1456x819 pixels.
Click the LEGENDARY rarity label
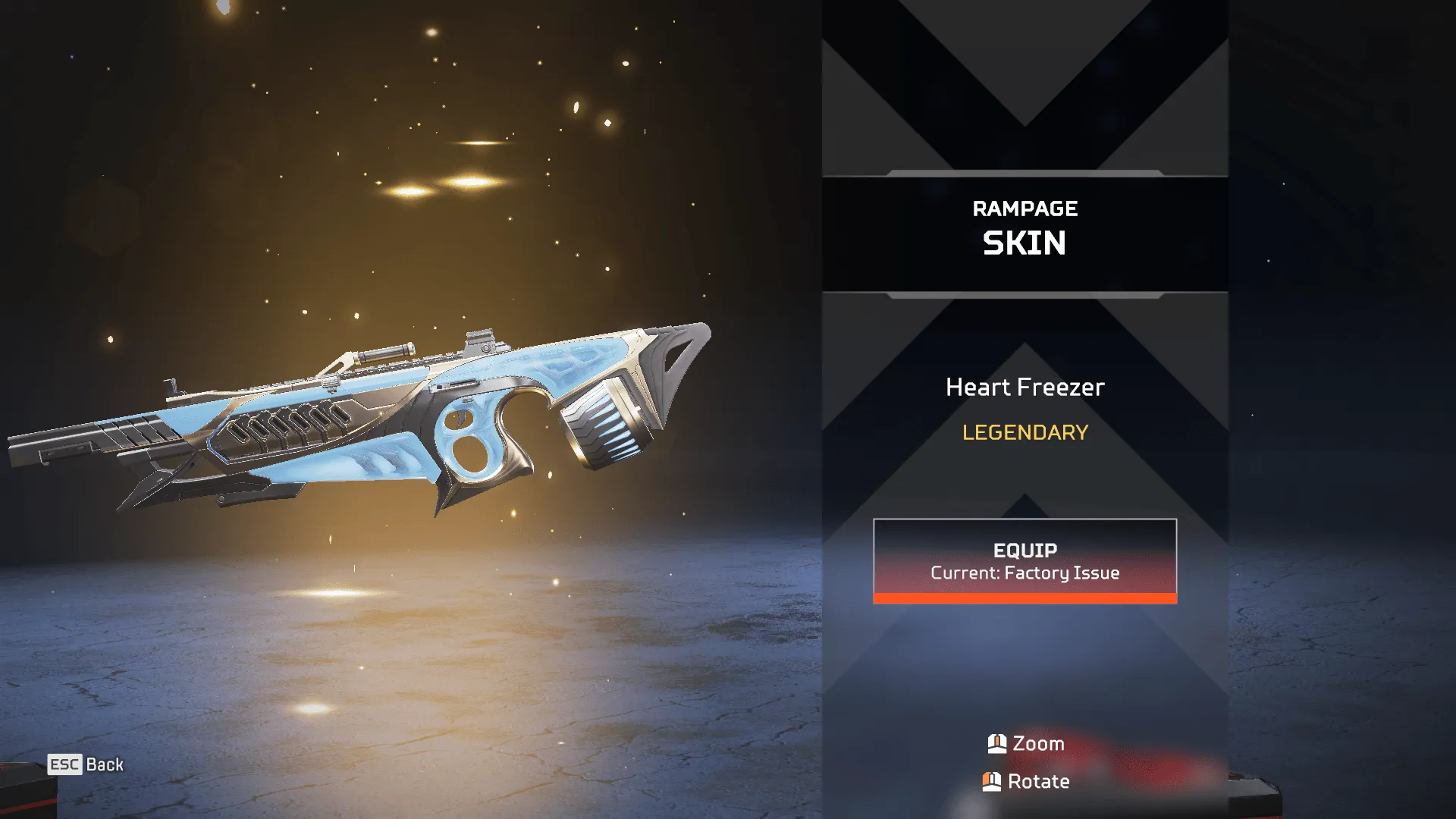coord(1025,433)
